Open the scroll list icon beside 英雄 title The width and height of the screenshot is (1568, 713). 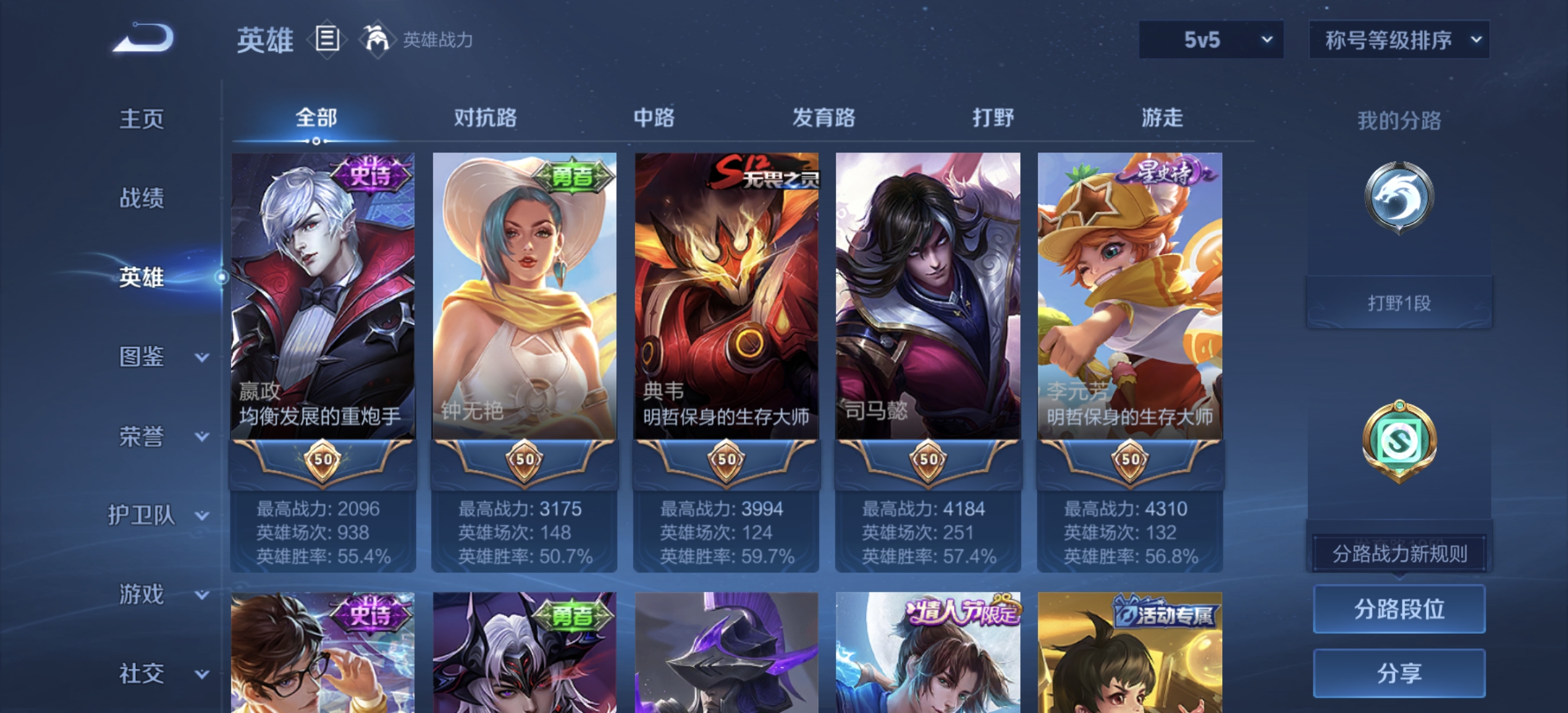pos(327,40)
